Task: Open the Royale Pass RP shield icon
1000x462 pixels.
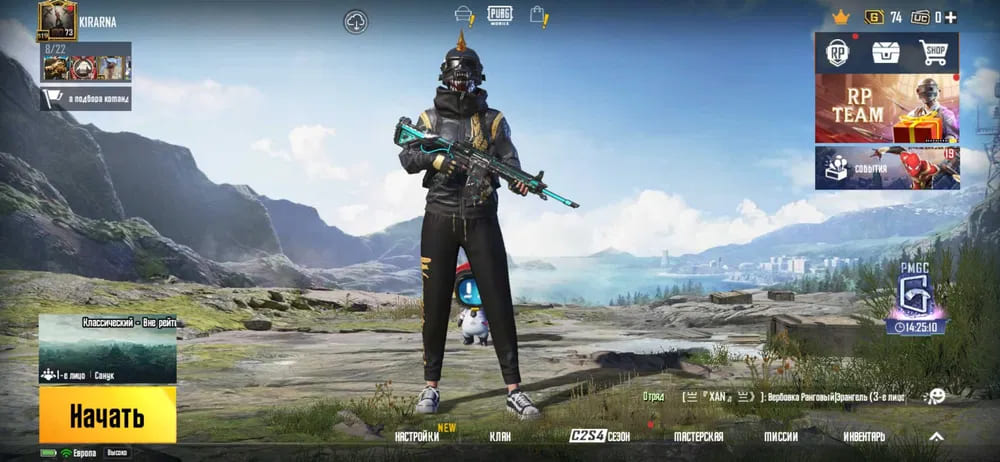Action: (x=837, y=52)
